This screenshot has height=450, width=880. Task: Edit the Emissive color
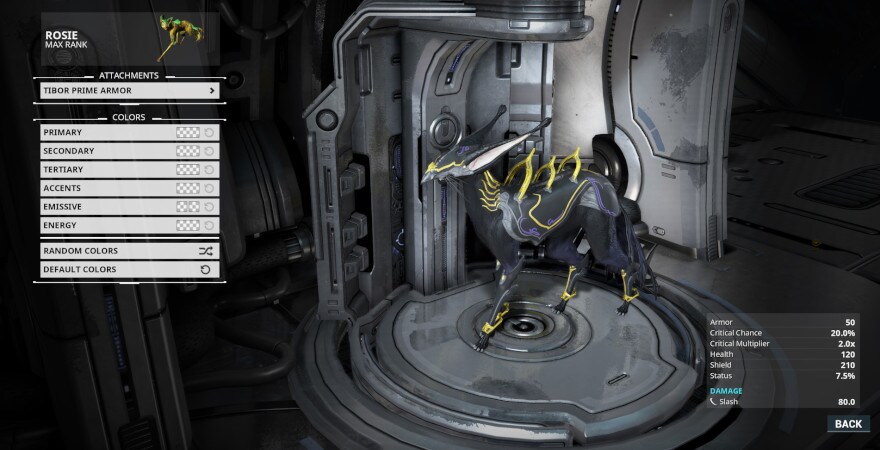click(x=128, y=206)
